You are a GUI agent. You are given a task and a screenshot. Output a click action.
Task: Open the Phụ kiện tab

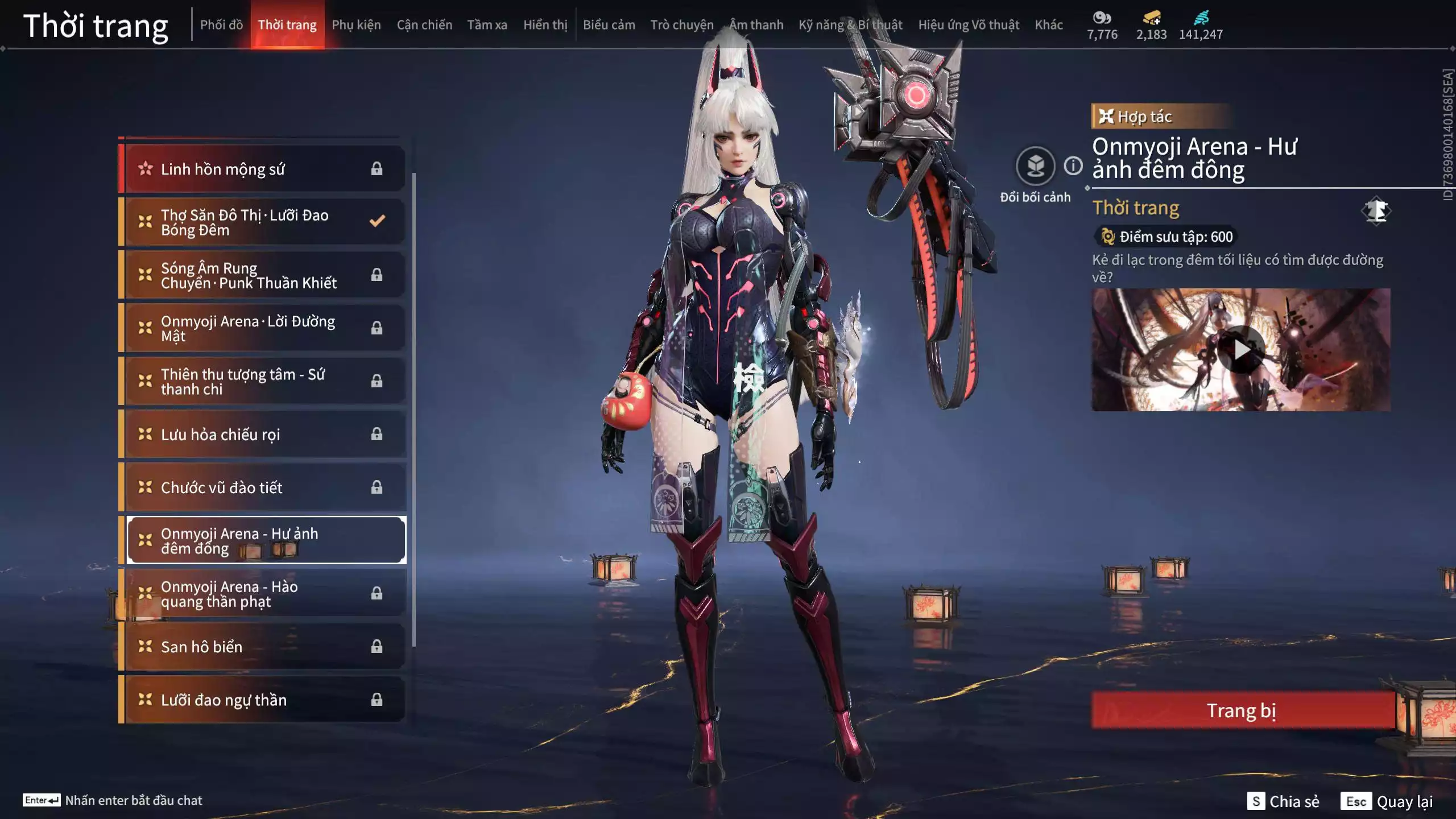356,25
